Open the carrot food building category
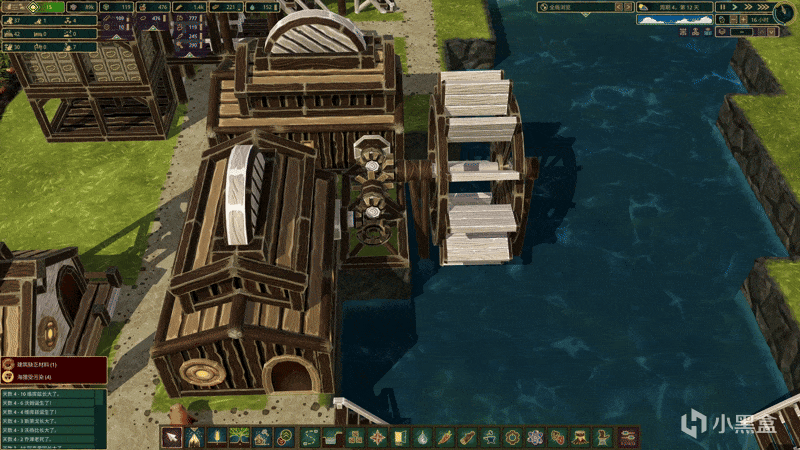The height and width of the screenshot is (450, 800). [x=445, y=438]
